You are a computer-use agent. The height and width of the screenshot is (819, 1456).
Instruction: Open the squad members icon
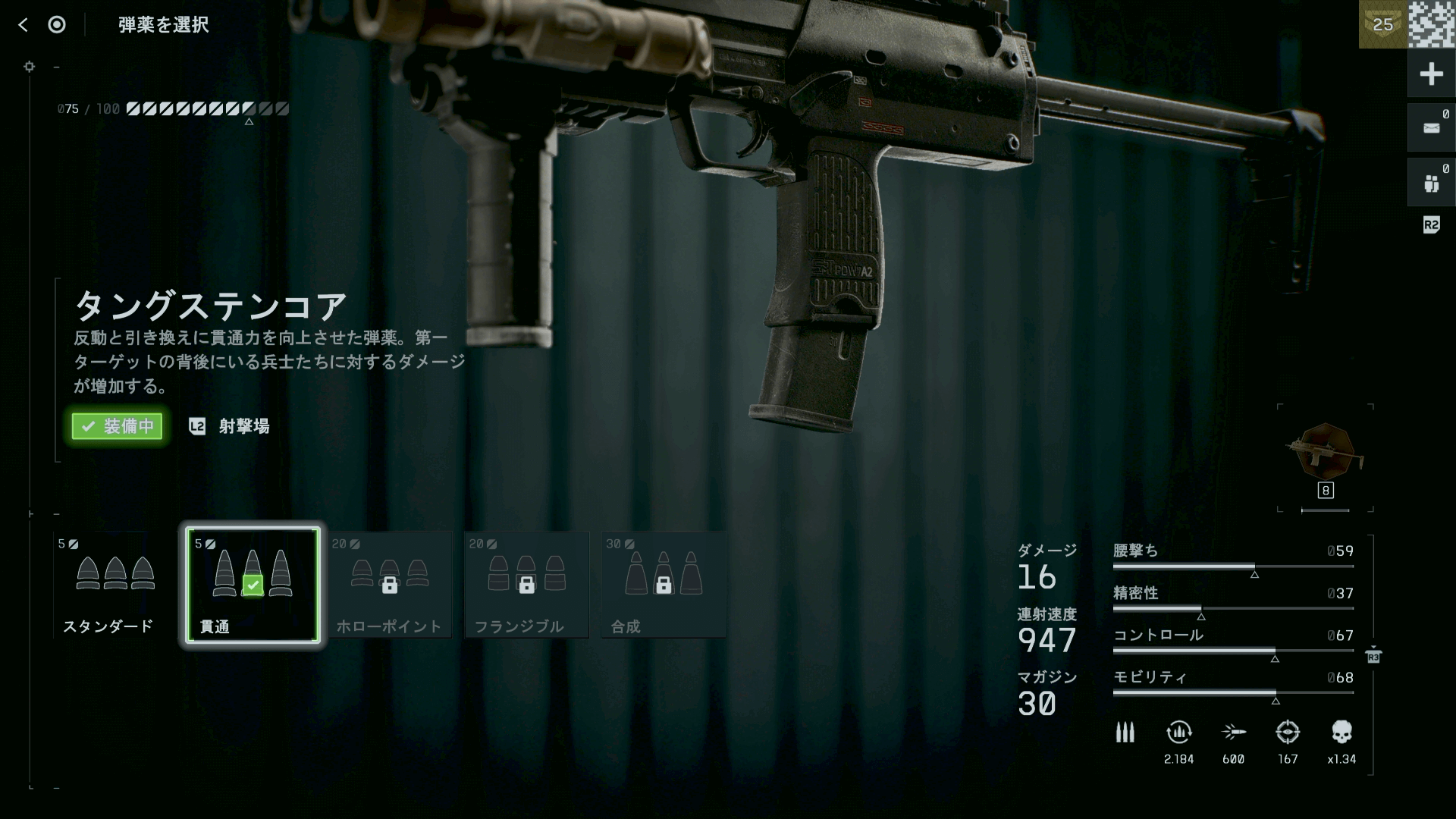1431,183
